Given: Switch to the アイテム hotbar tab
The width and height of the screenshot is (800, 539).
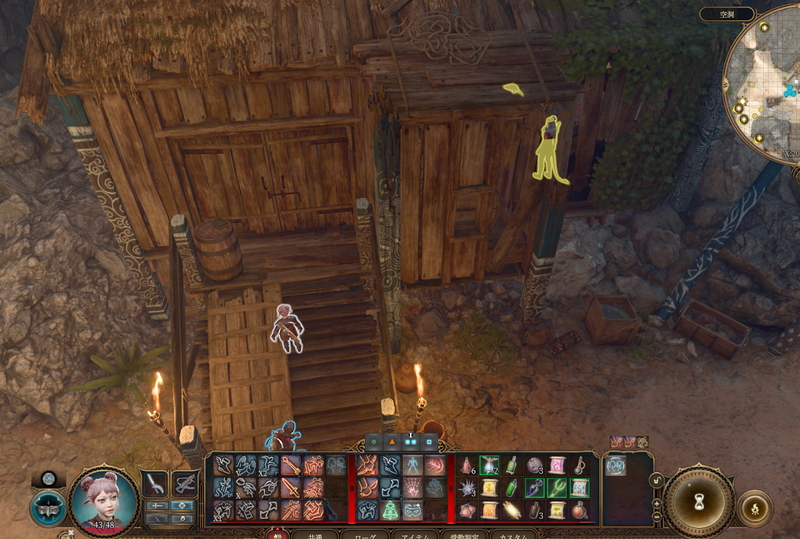Looking at the screenshot, I should [412, 535].
